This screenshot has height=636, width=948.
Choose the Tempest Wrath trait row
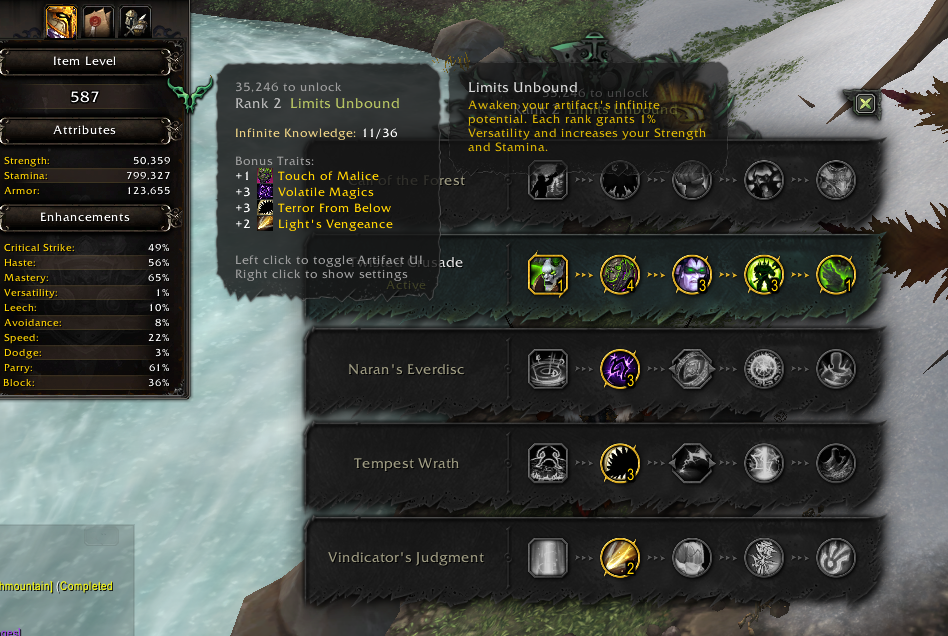click(x=406, y=463)
